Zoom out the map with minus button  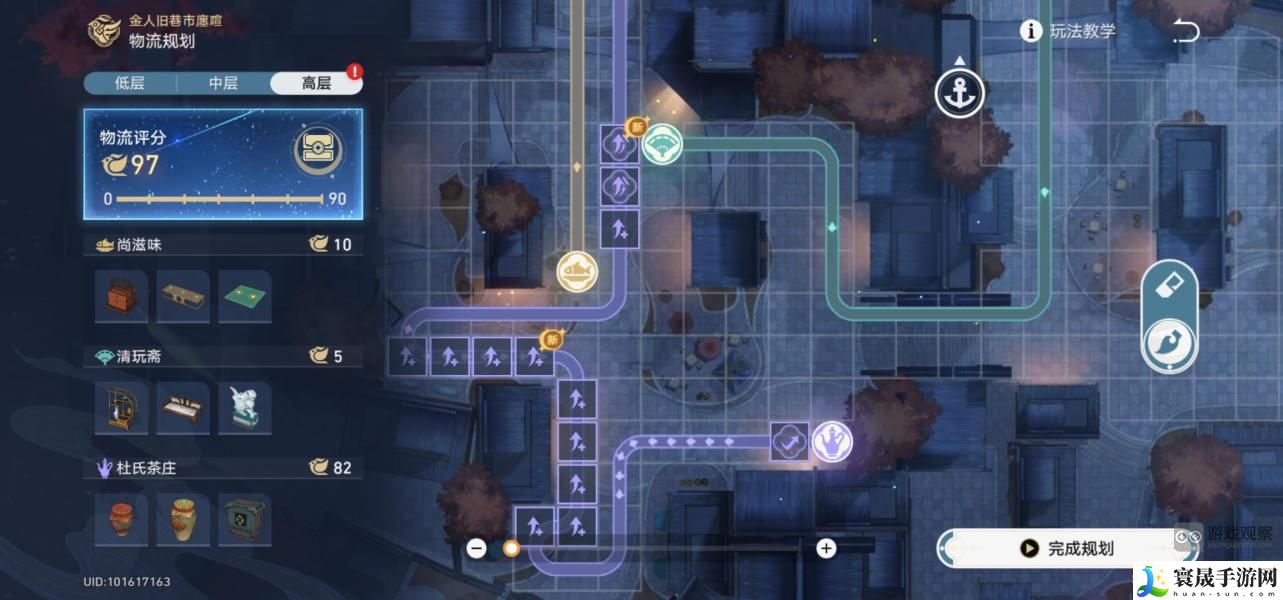pos(477,548)
